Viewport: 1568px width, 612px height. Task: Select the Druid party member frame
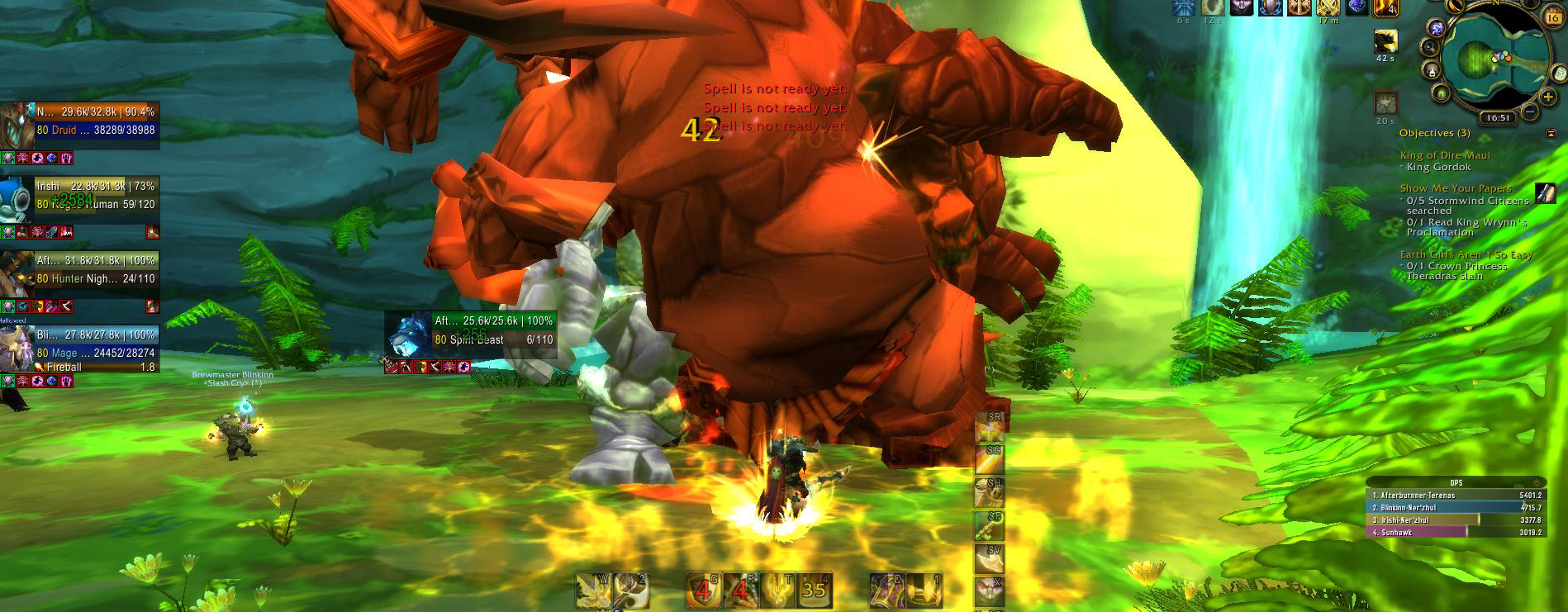tap(95, 121)
